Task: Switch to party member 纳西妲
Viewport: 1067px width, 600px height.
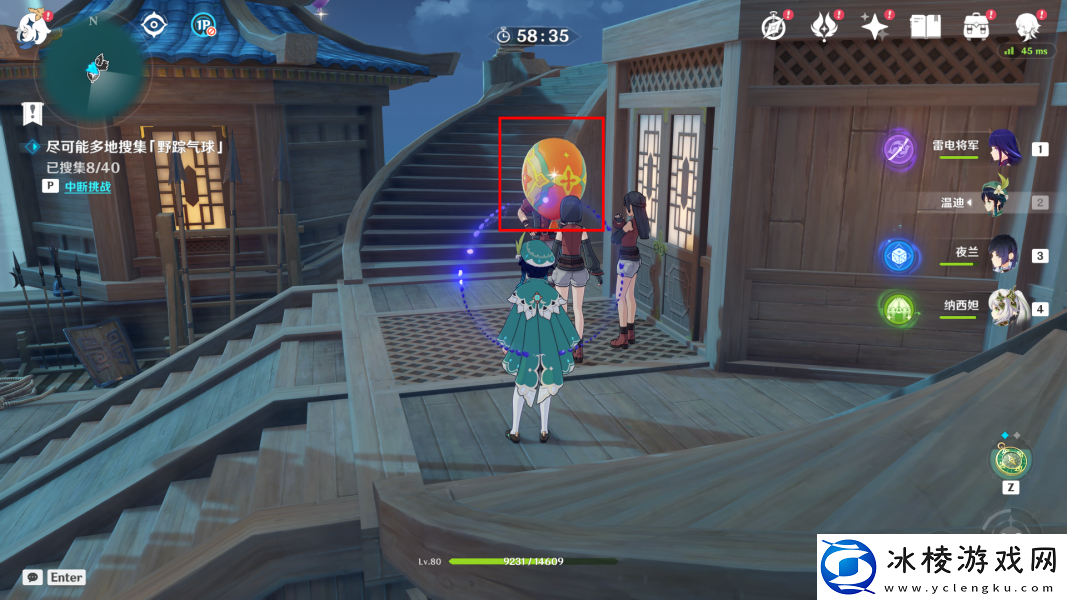Action: (1002, 307)
